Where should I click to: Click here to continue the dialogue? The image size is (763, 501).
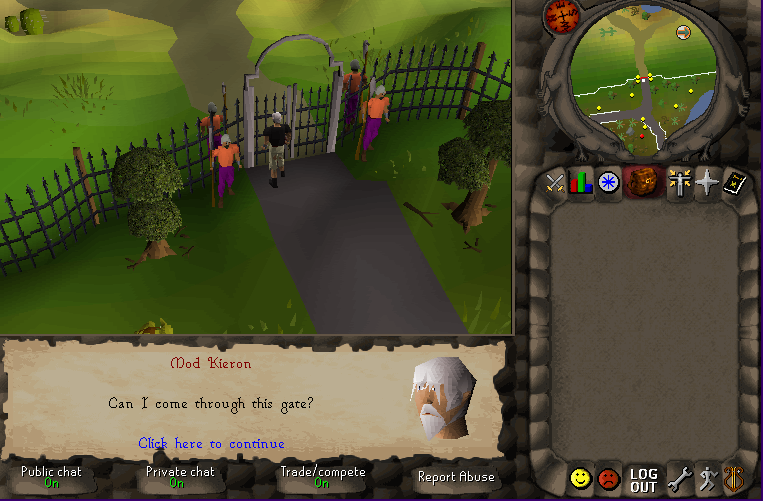coord(211,443)
